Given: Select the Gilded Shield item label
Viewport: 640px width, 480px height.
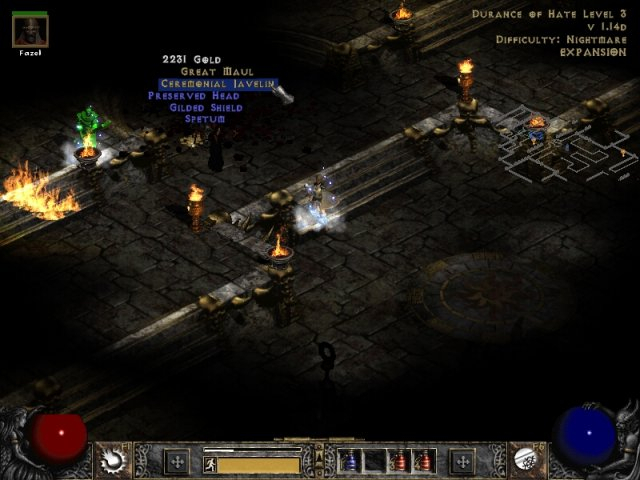Looking at the screenshot, I should coord(206,107).
